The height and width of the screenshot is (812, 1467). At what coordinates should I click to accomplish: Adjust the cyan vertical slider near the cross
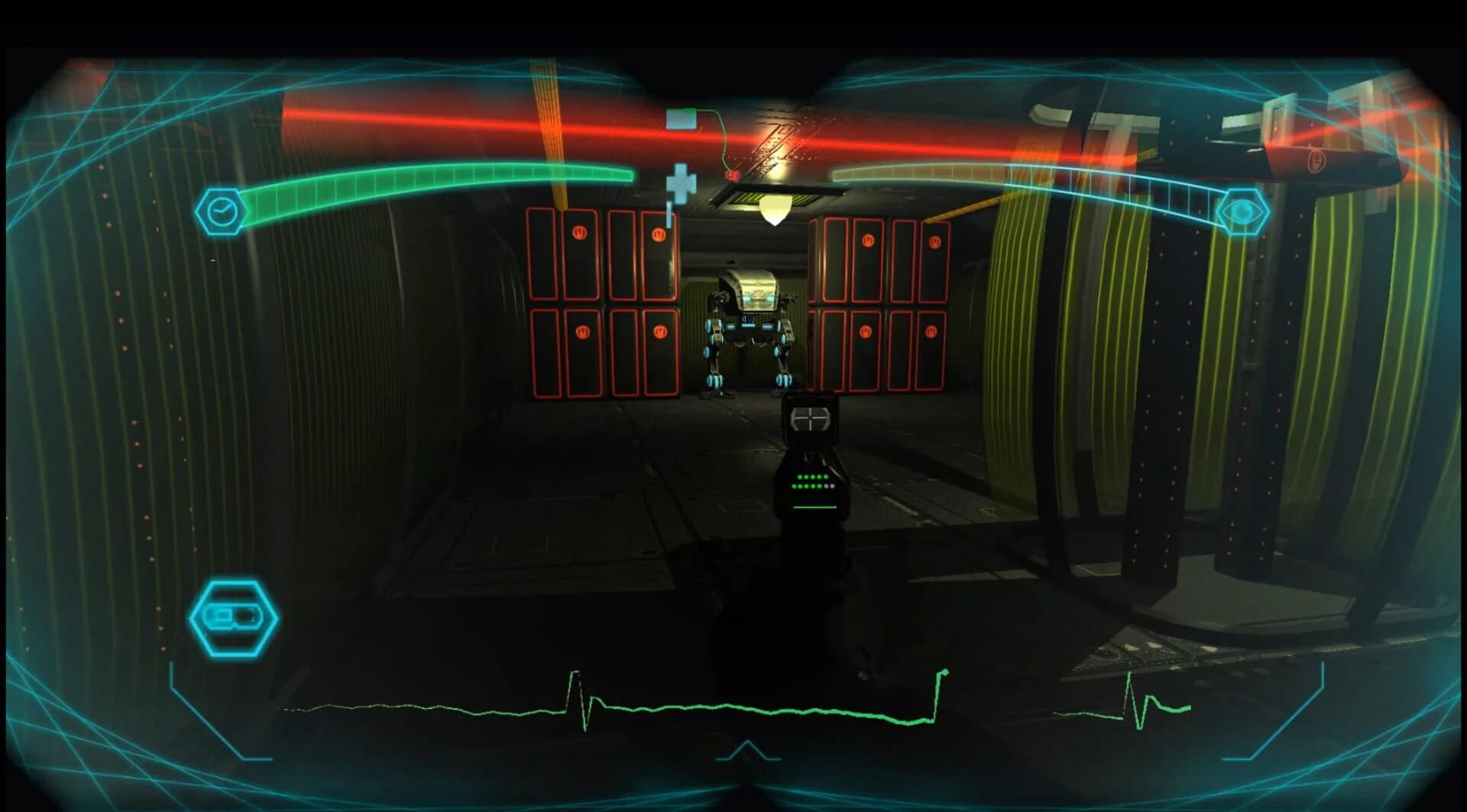point(668,216)
